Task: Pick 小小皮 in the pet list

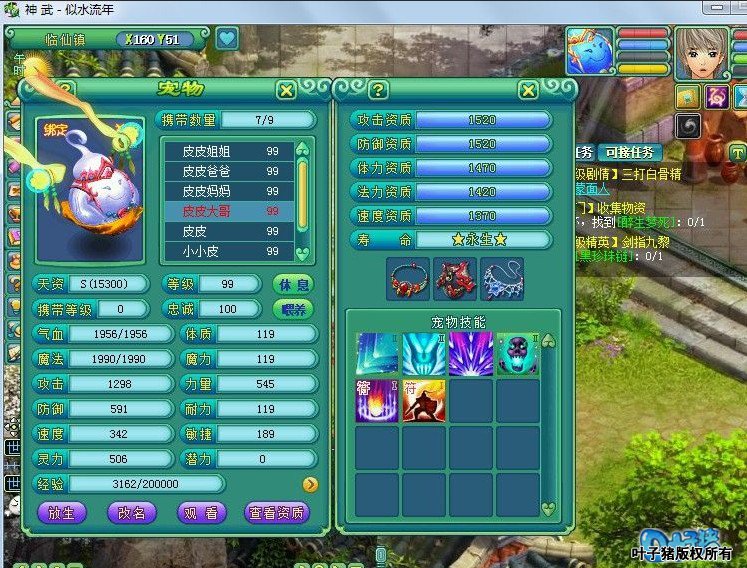Action: [228, 252]
